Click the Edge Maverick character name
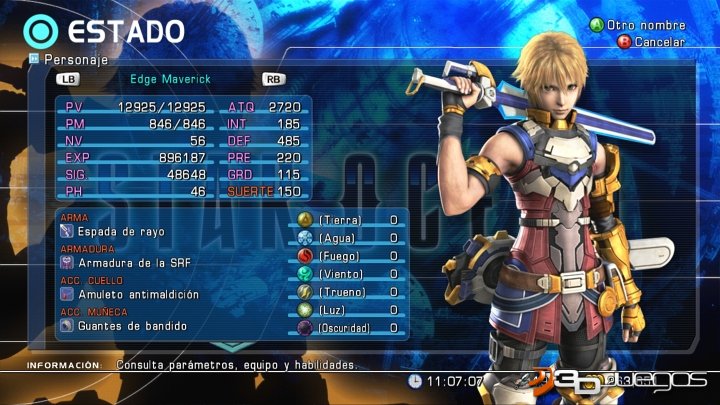 172,78
